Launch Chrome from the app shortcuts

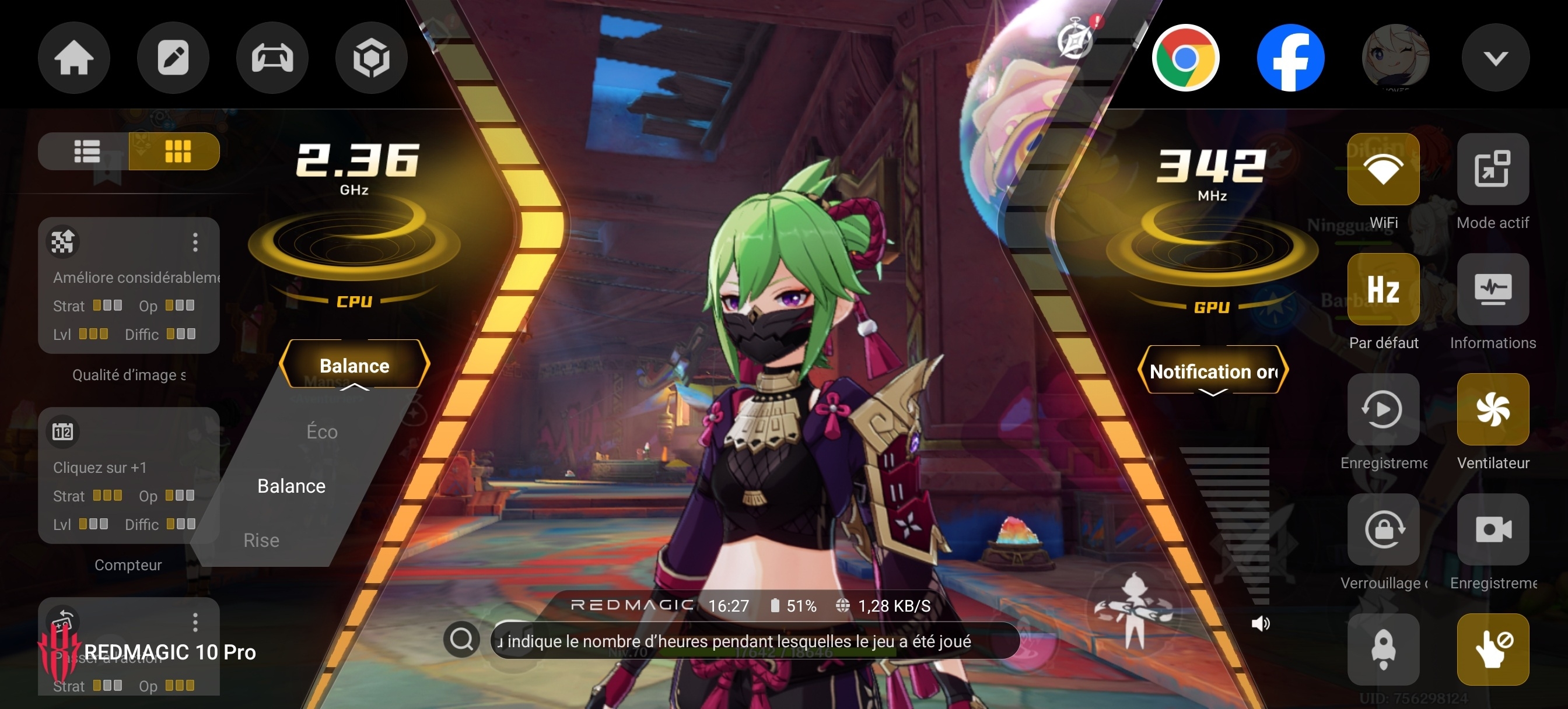coord(1185,58)
